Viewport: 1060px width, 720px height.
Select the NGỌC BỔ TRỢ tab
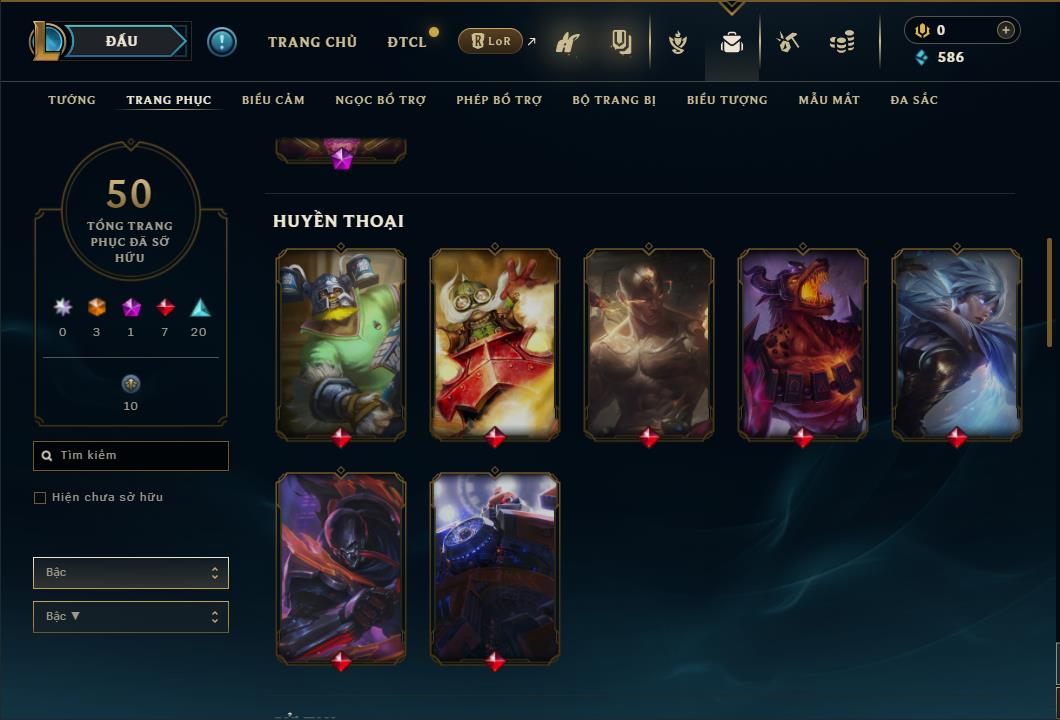(380, 100)
